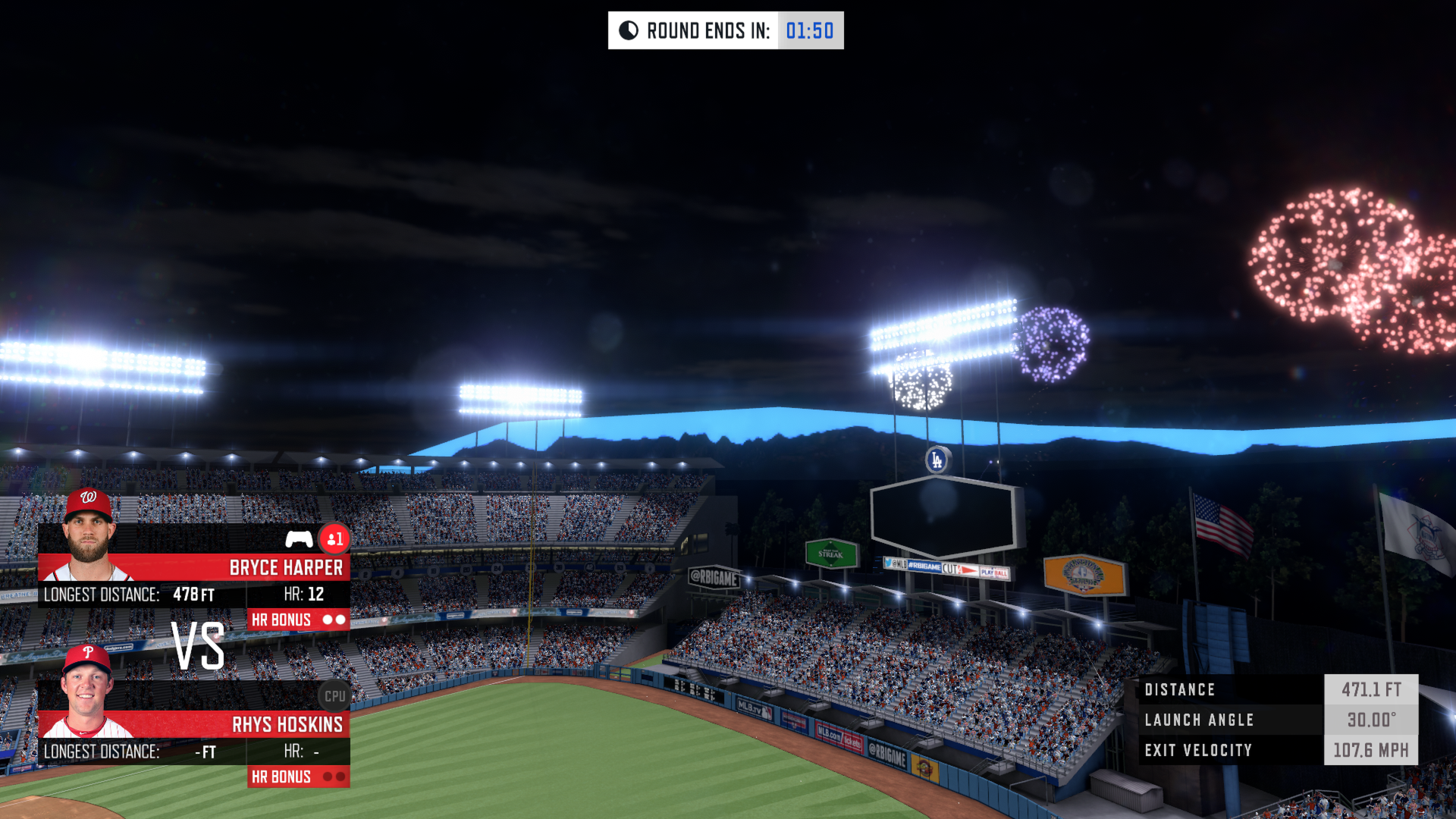The height and width of the screenshot is (819, 1456).
Task: Click the red player count badge showing 1
Action: coord(335,539)
